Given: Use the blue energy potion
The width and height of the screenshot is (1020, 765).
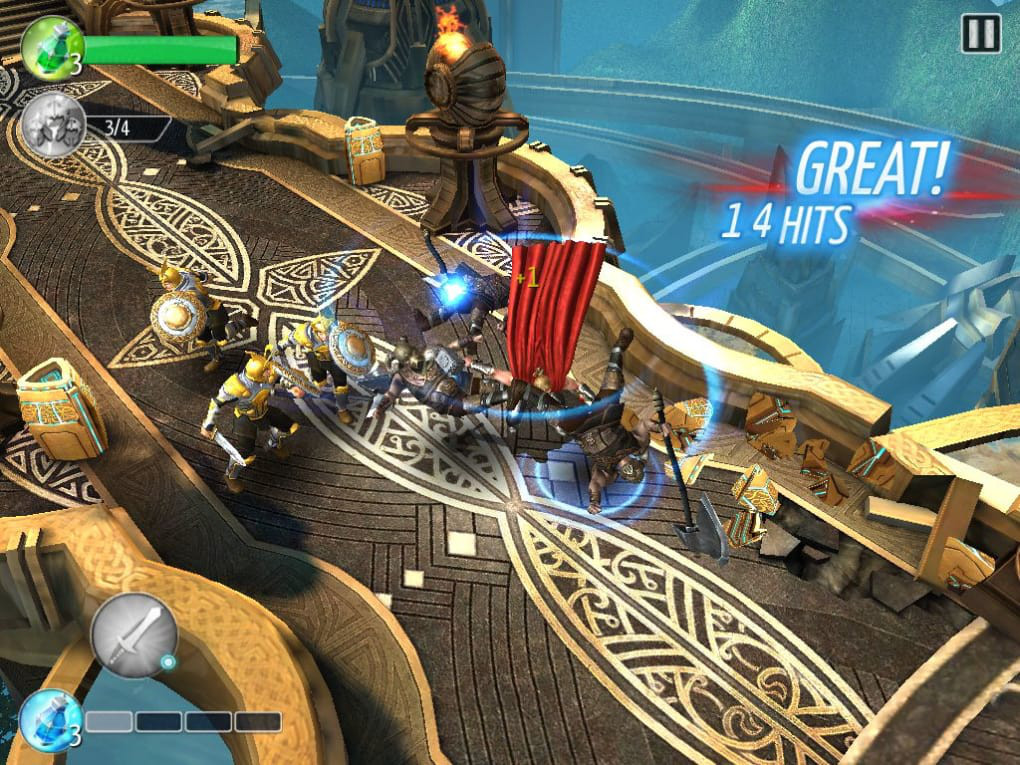Looking at the screenshot, I should (x=50, y=719).
